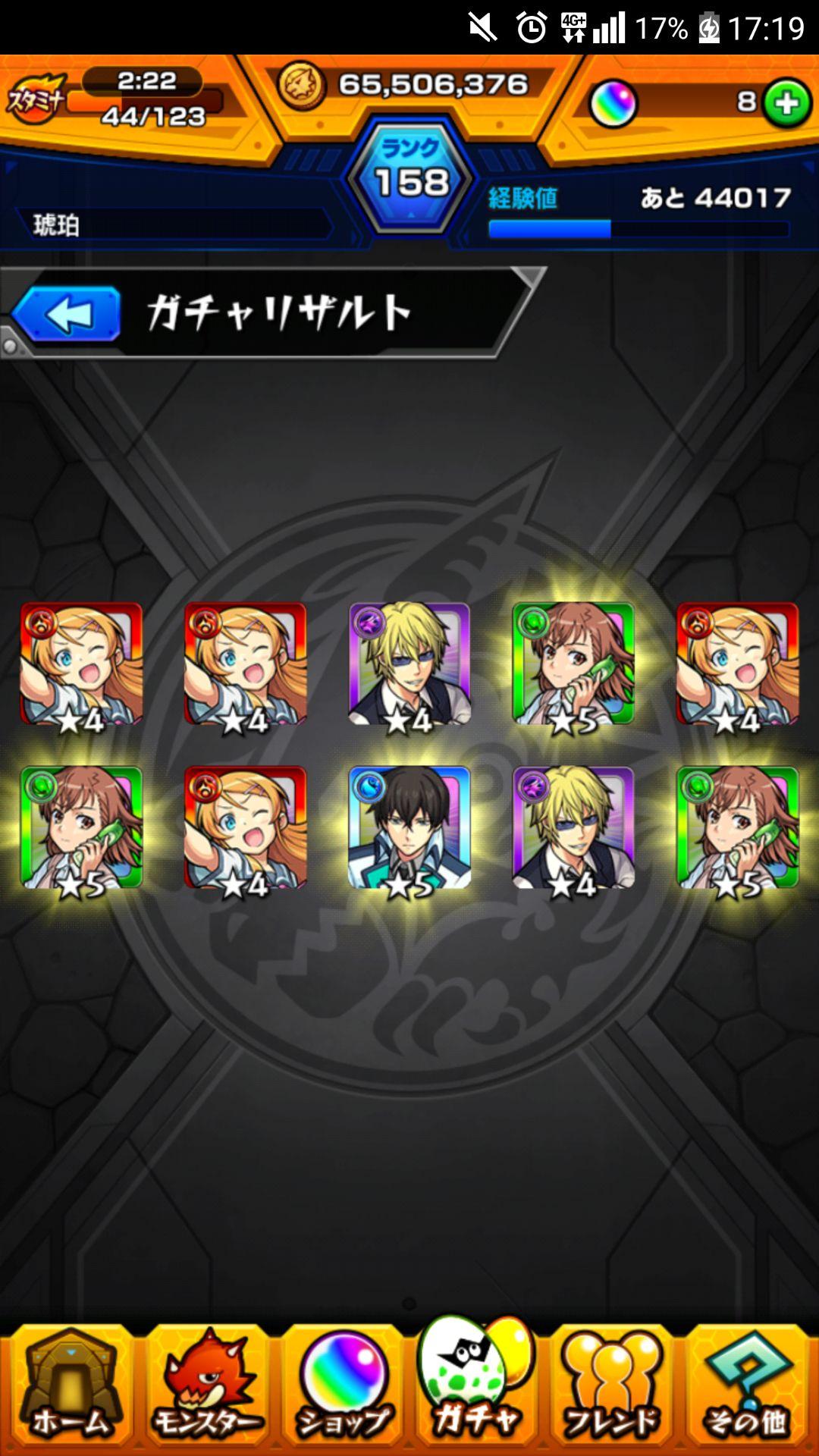Image resolution: width=819 pixels, height=1456 pixels.
Task: Go back using the blue arrow button
Action: (67, 314)
